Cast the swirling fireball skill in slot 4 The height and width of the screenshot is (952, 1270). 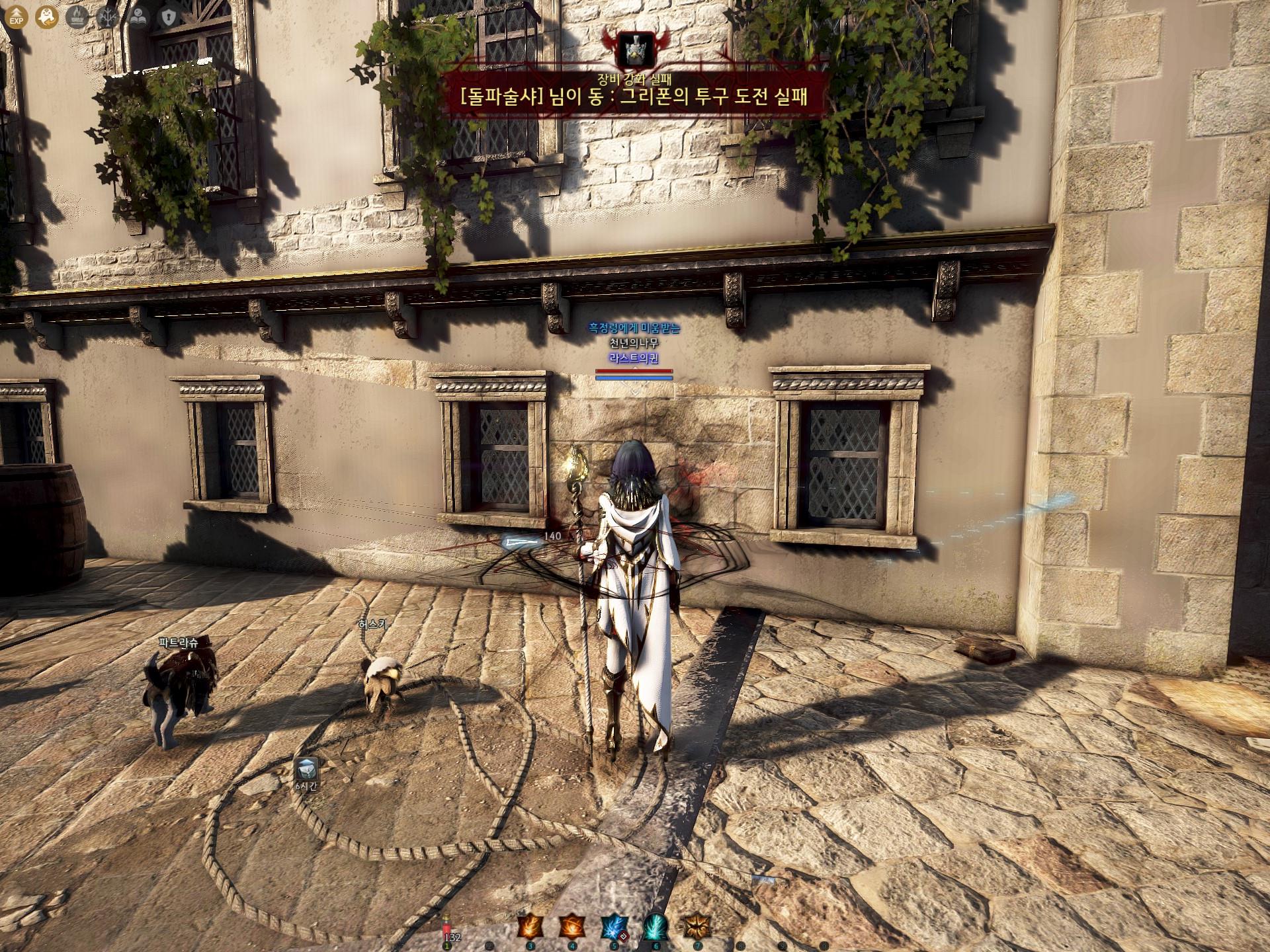point(572,927)
